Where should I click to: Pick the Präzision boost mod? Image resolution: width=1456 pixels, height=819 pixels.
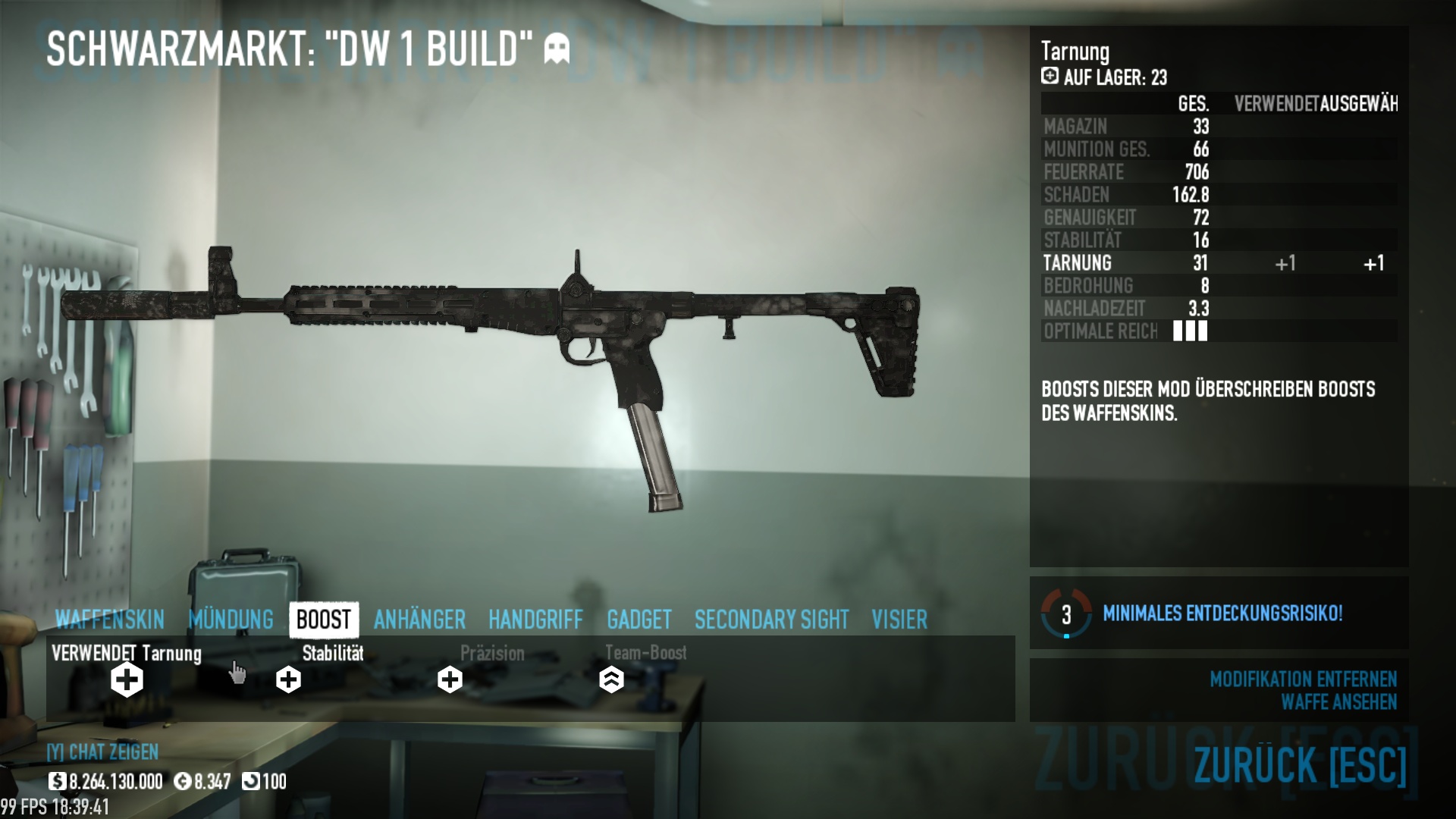point(450,679)
